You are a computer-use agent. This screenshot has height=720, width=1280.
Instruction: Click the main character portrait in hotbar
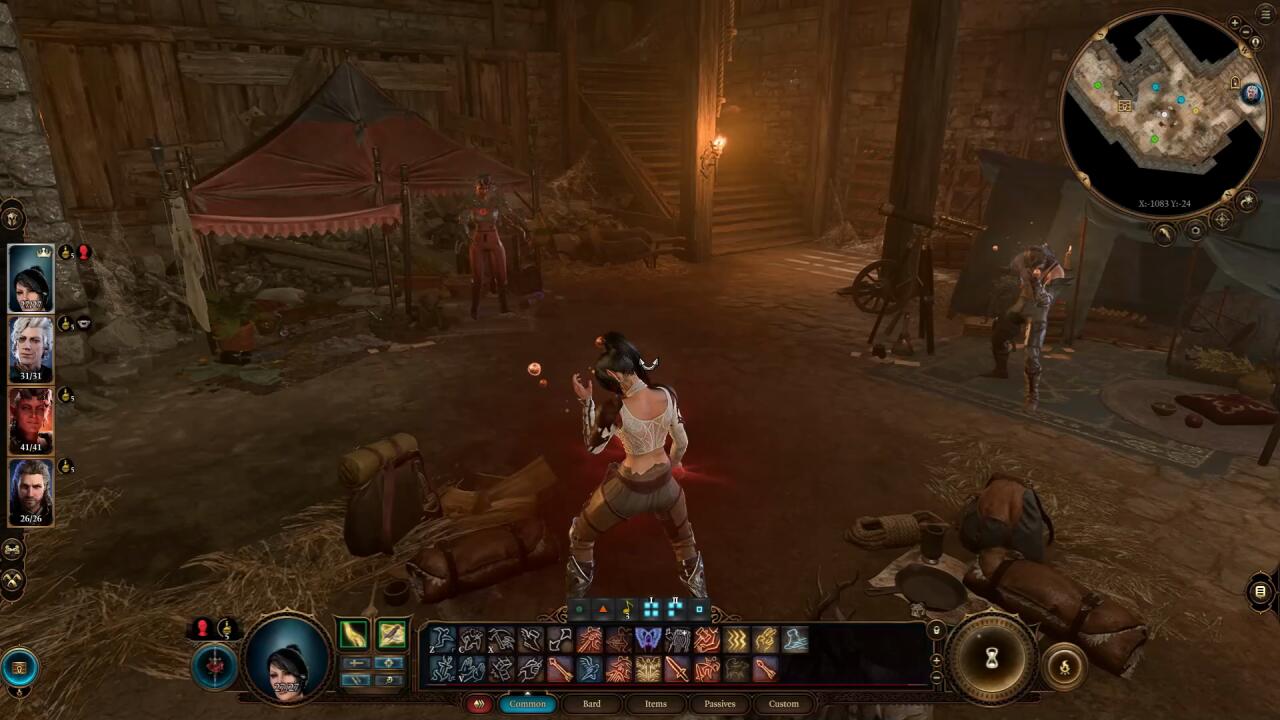click(288, 656)
